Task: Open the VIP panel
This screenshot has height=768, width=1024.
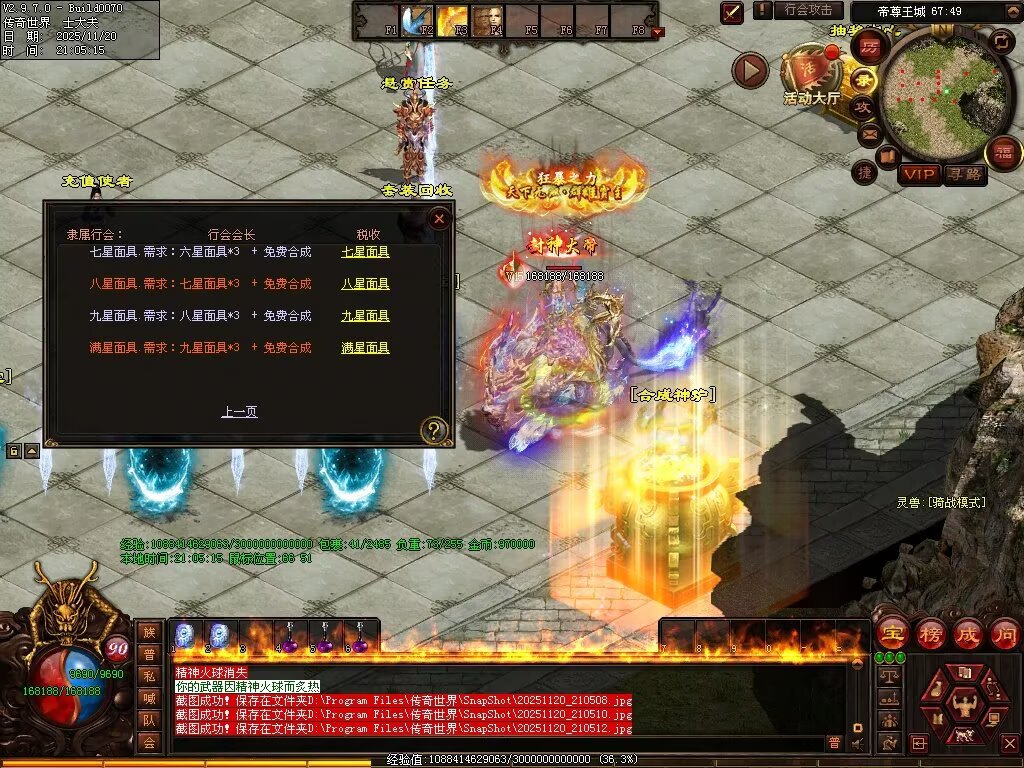Action: (x=919, y=174)
